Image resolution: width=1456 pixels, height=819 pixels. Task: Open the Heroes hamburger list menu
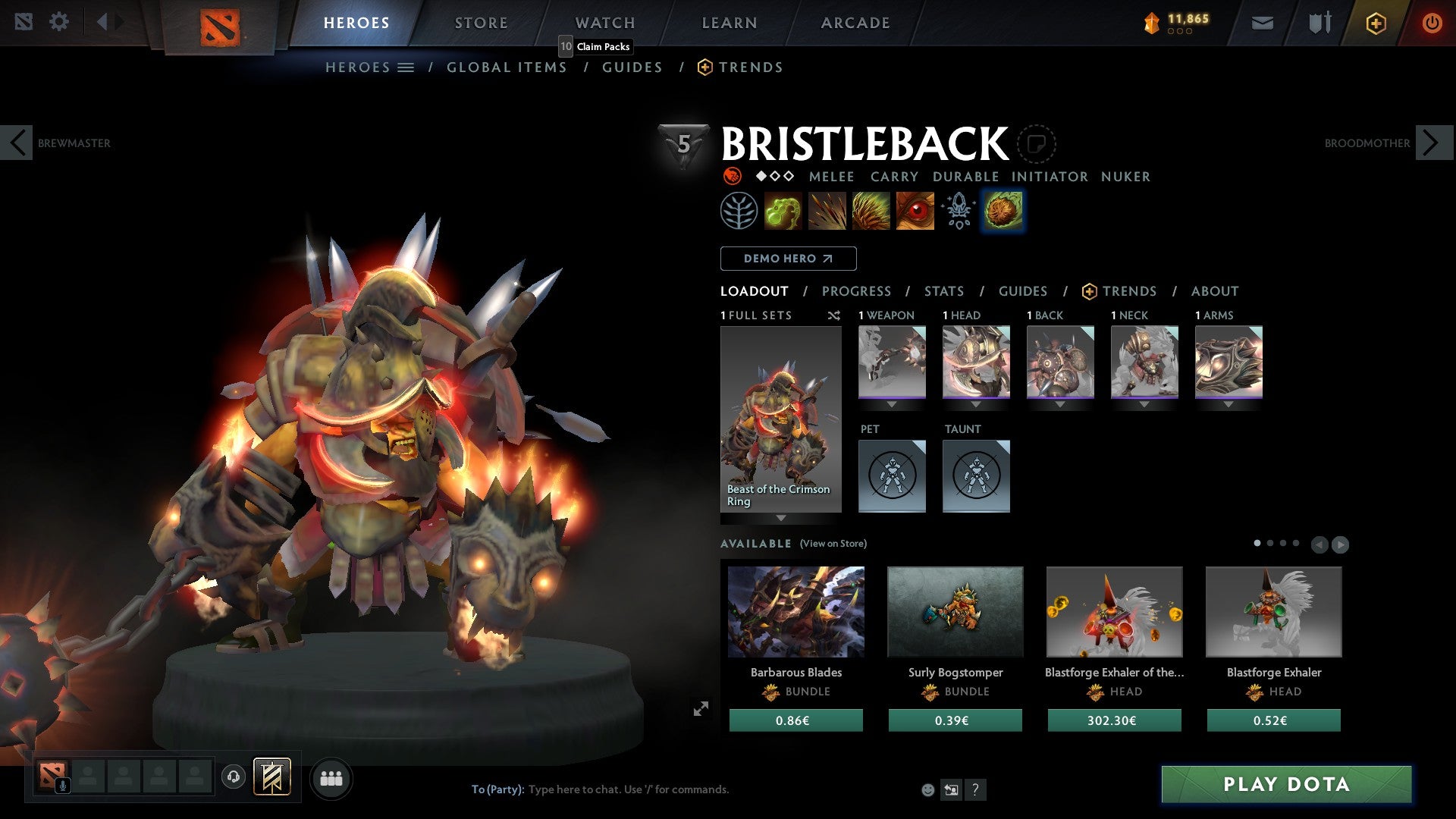[x=406, y=67]
